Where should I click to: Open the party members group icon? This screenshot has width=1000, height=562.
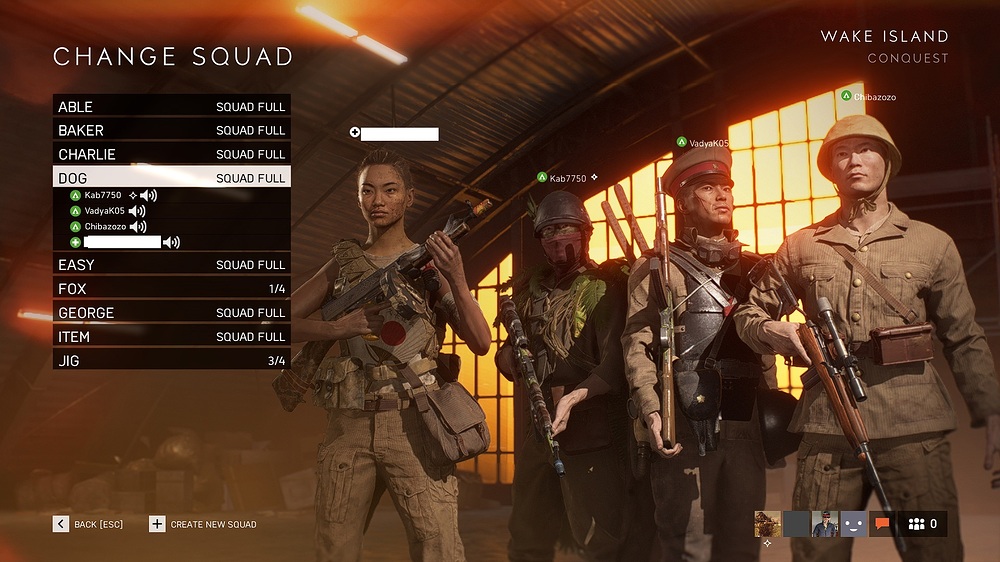(x=921, y=523)
